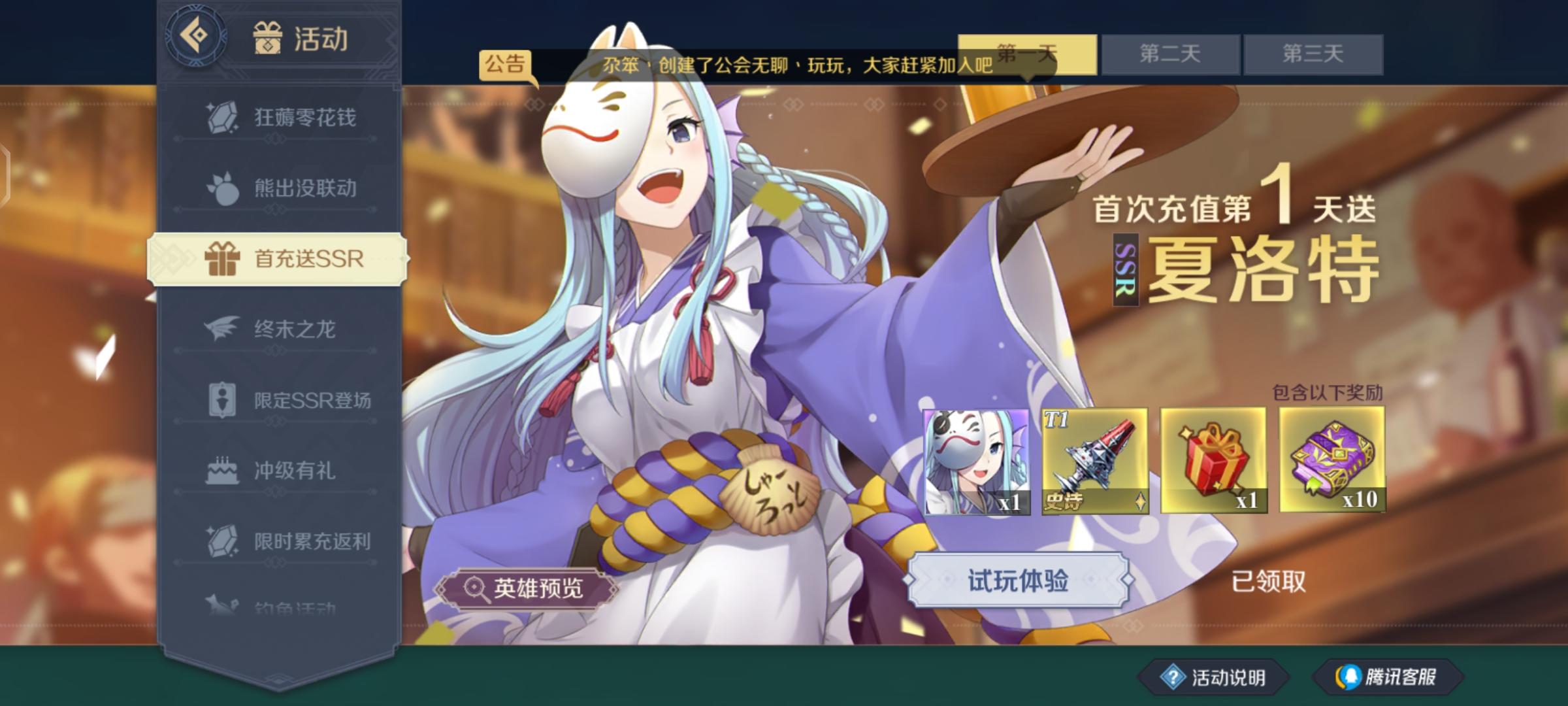Switch to the 第二天 tab

click(x=1169, y=54)
